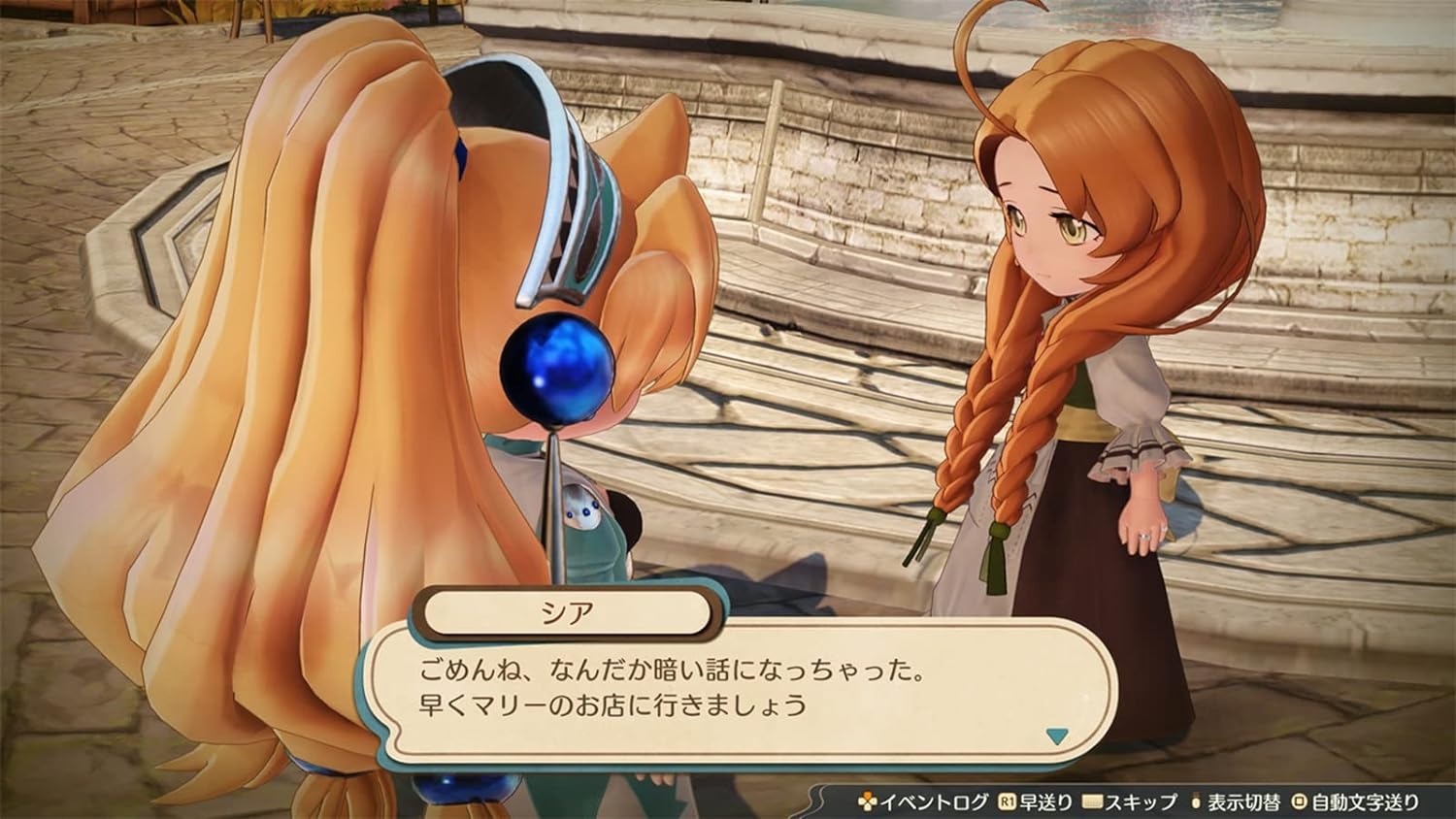
Task: Click the blue advance triangle in the dialogue box
Action: coord(1058,737)
